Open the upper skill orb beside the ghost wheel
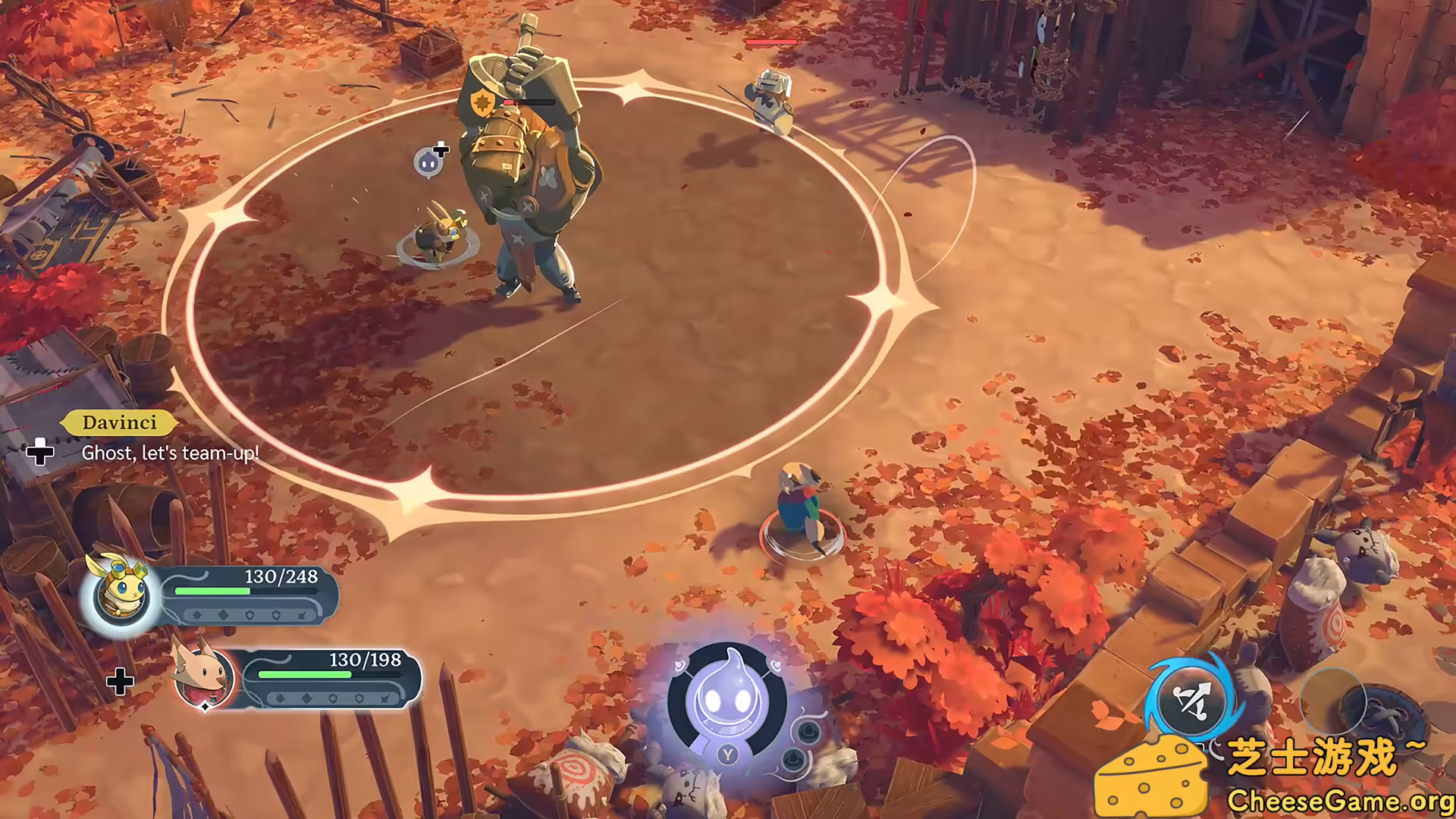1456x819 pixels. click(x=808, y=733)
